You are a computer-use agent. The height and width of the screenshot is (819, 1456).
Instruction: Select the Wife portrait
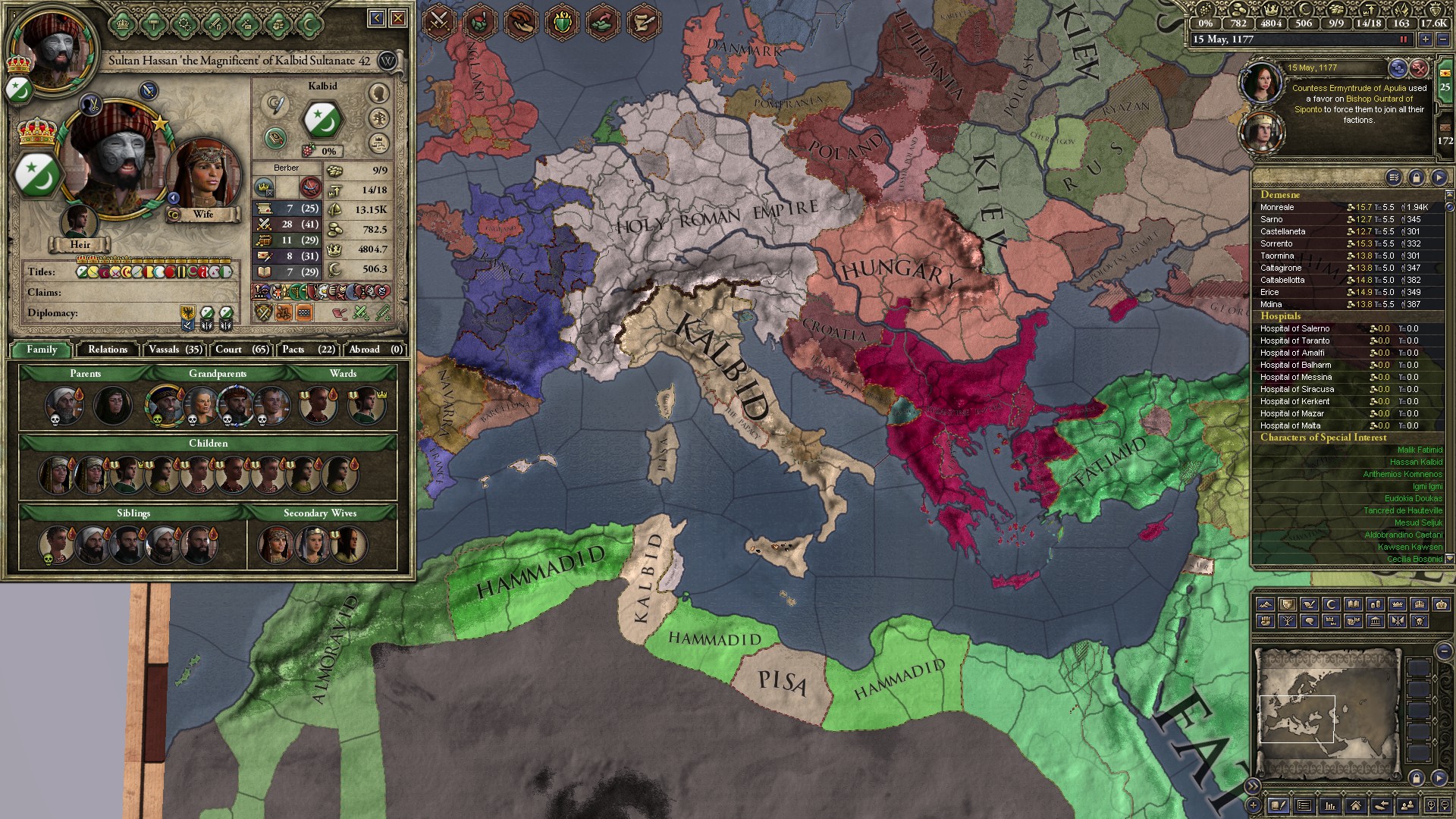pos(202,175)
